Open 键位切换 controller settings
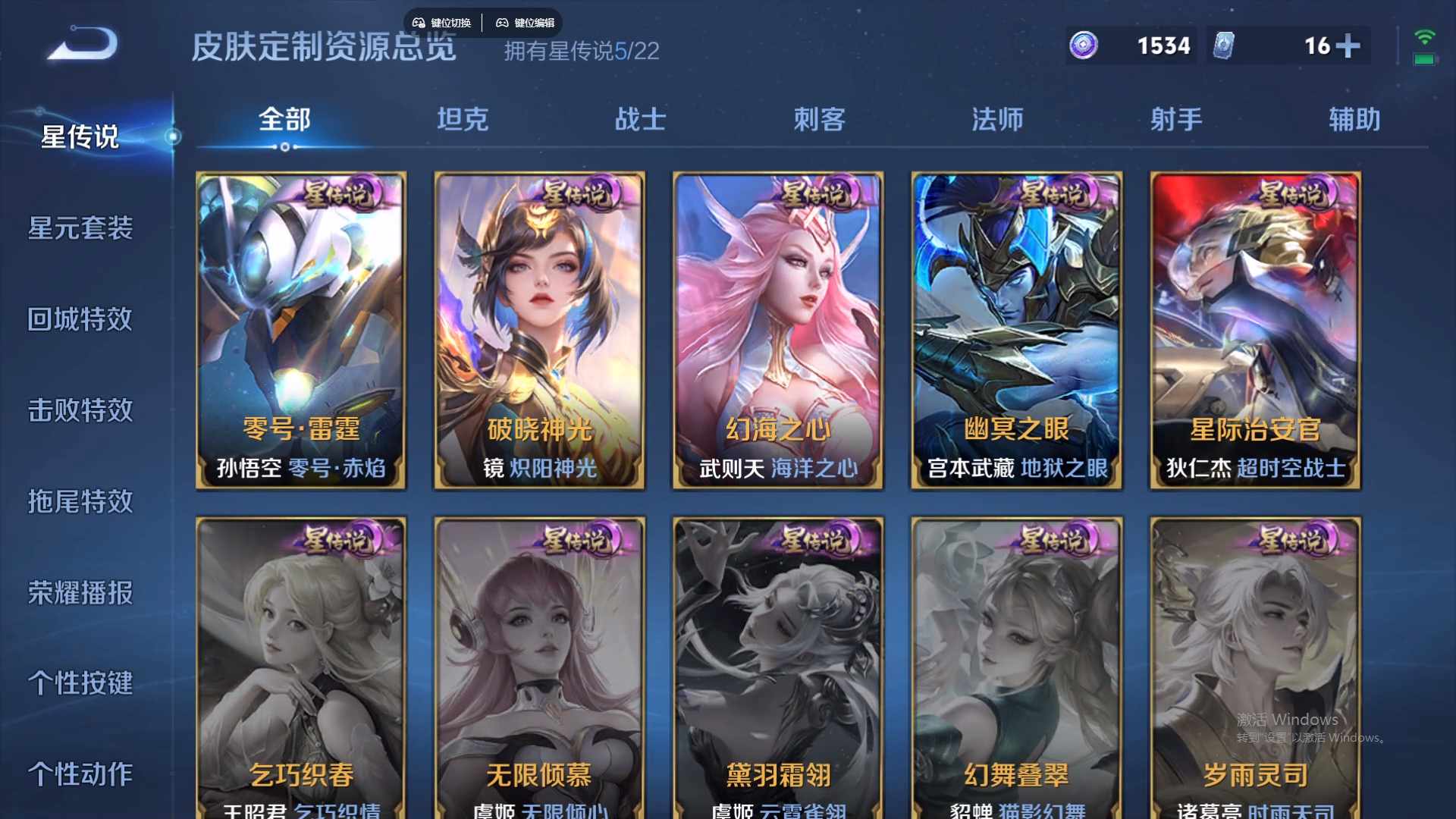 click(443, 23)
